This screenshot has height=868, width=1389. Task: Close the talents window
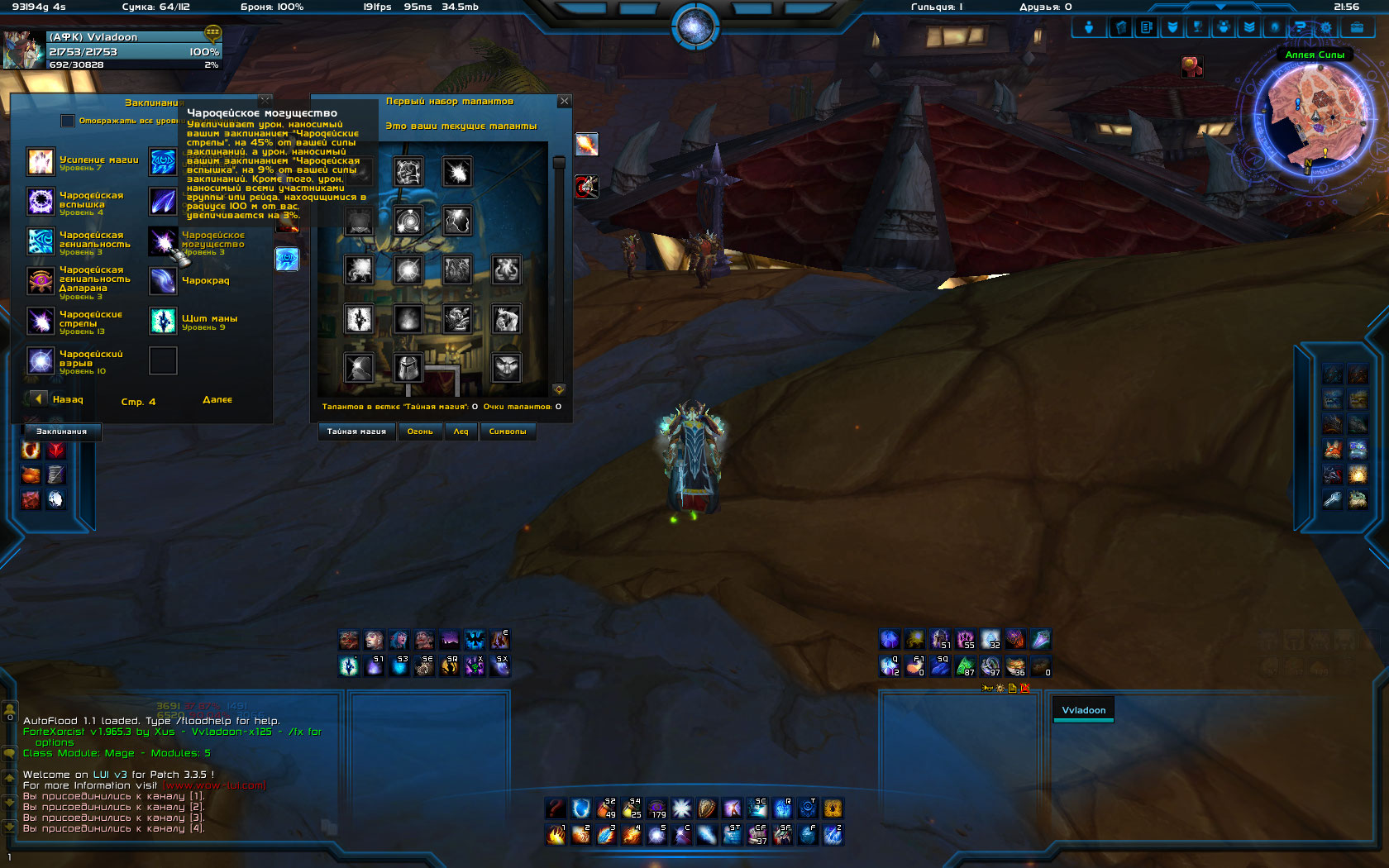tap(565, 102)
